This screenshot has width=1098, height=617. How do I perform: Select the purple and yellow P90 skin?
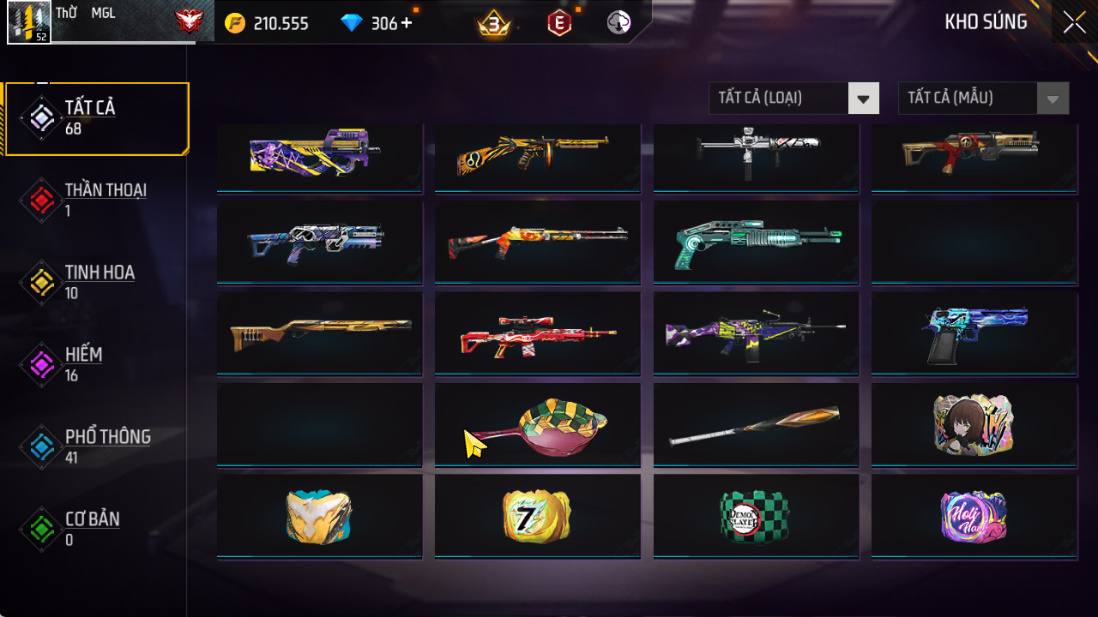click(319, 155)
